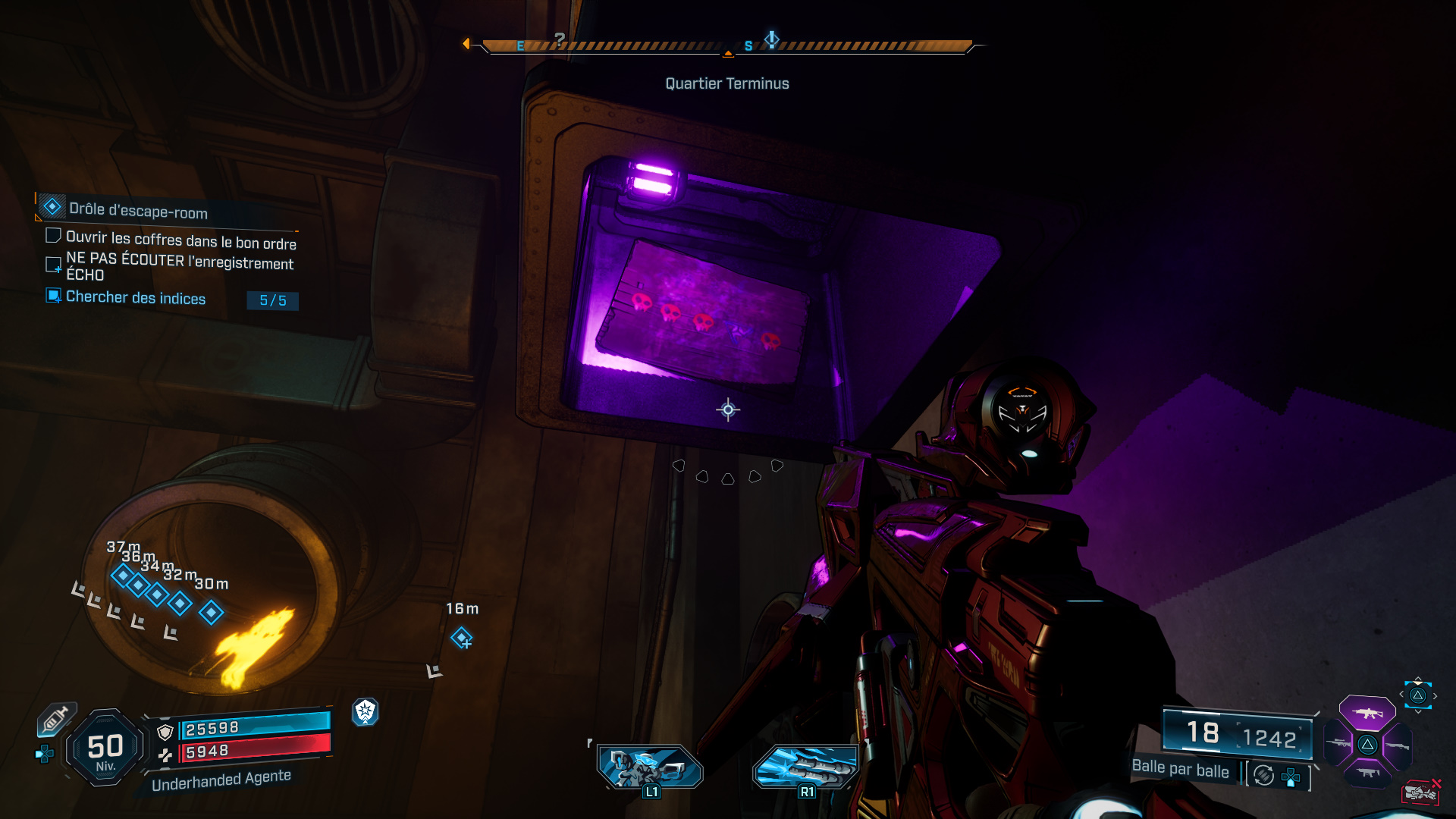1456x819 pixels.
Task: Select the SMG slot on the weapon wheel
Action: click(x=1369, y=773)
